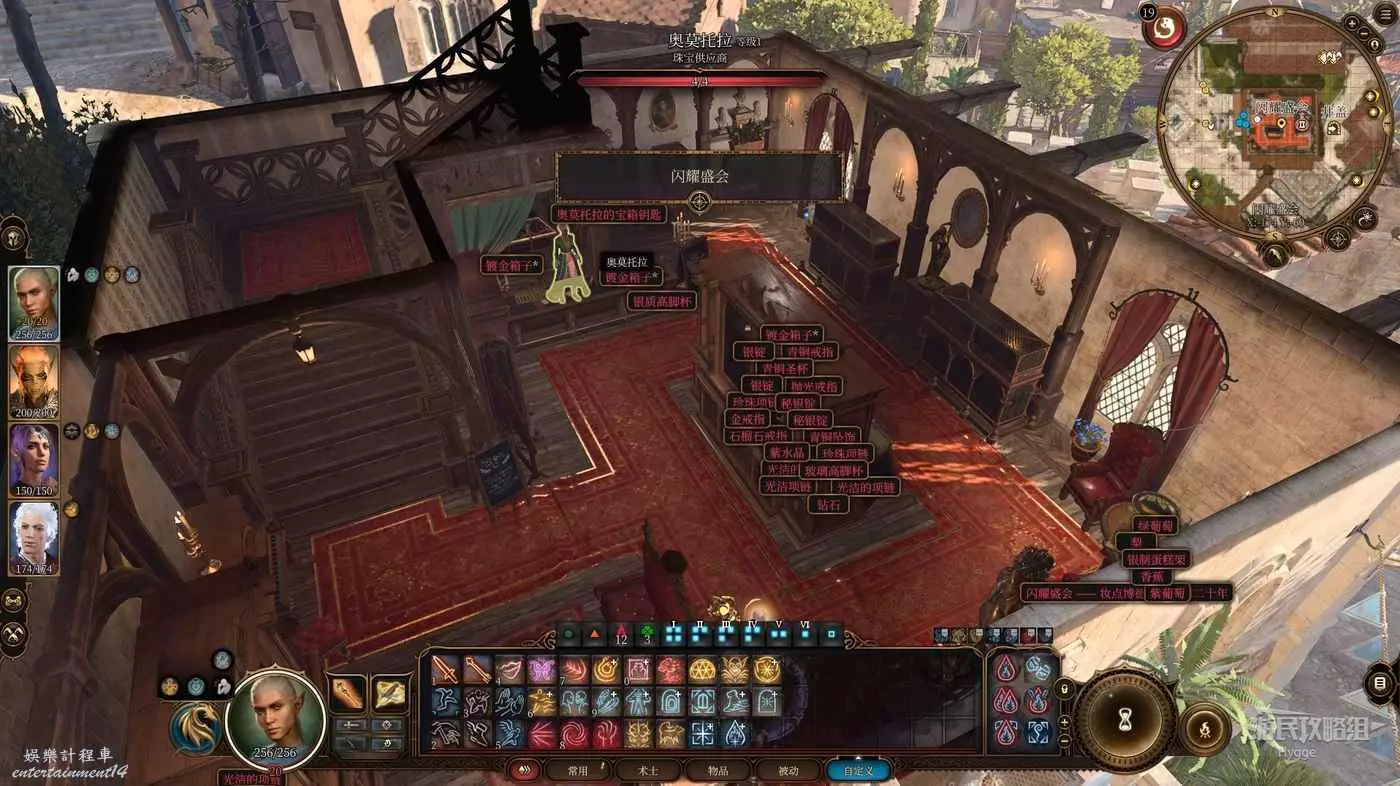This screenshot has height=786, width=1400.
Task: Use the sword main-hand attack icon
Action: click(445, 670)
